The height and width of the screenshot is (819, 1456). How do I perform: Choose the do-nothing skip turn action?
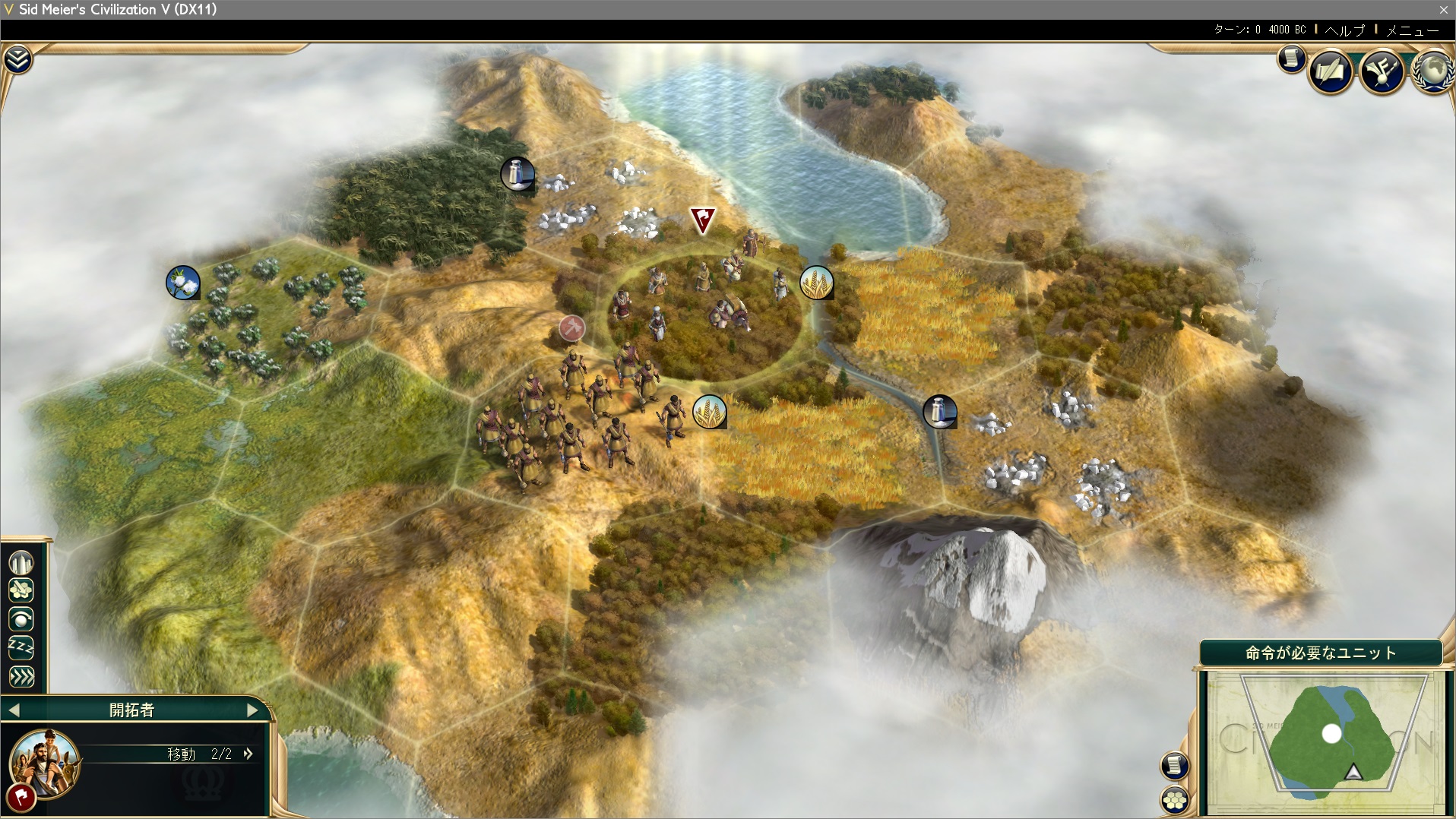tap(22, 619)
